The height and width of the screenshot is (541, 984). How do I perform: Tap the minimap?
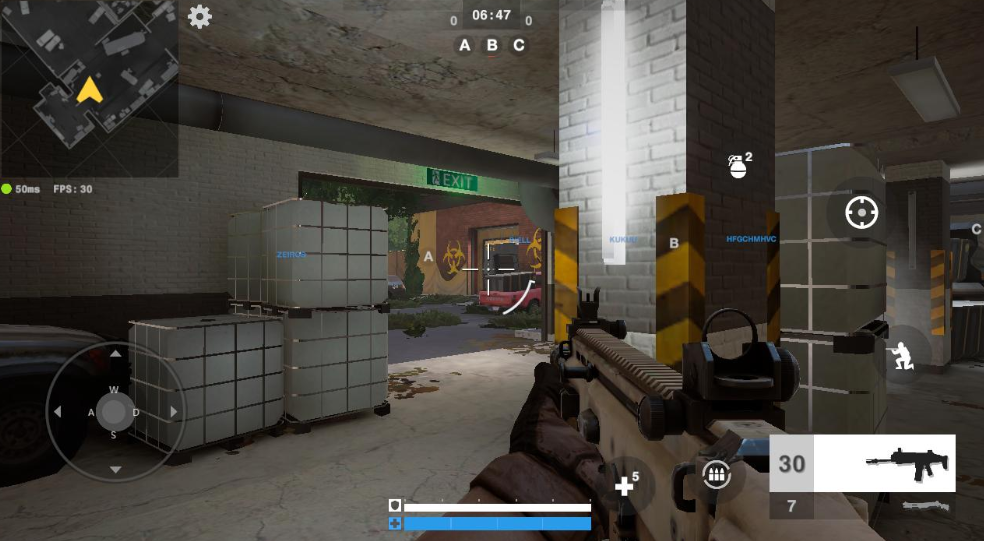point(89,89)
